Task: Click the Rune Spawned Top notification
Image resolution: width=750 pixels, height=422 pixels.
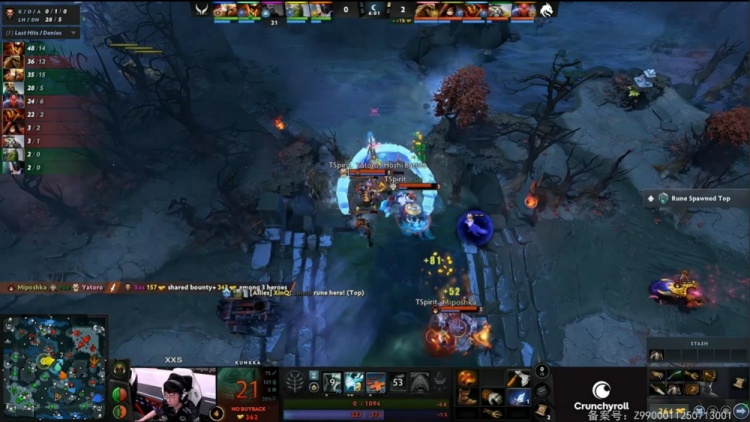Action: point(694,198)
